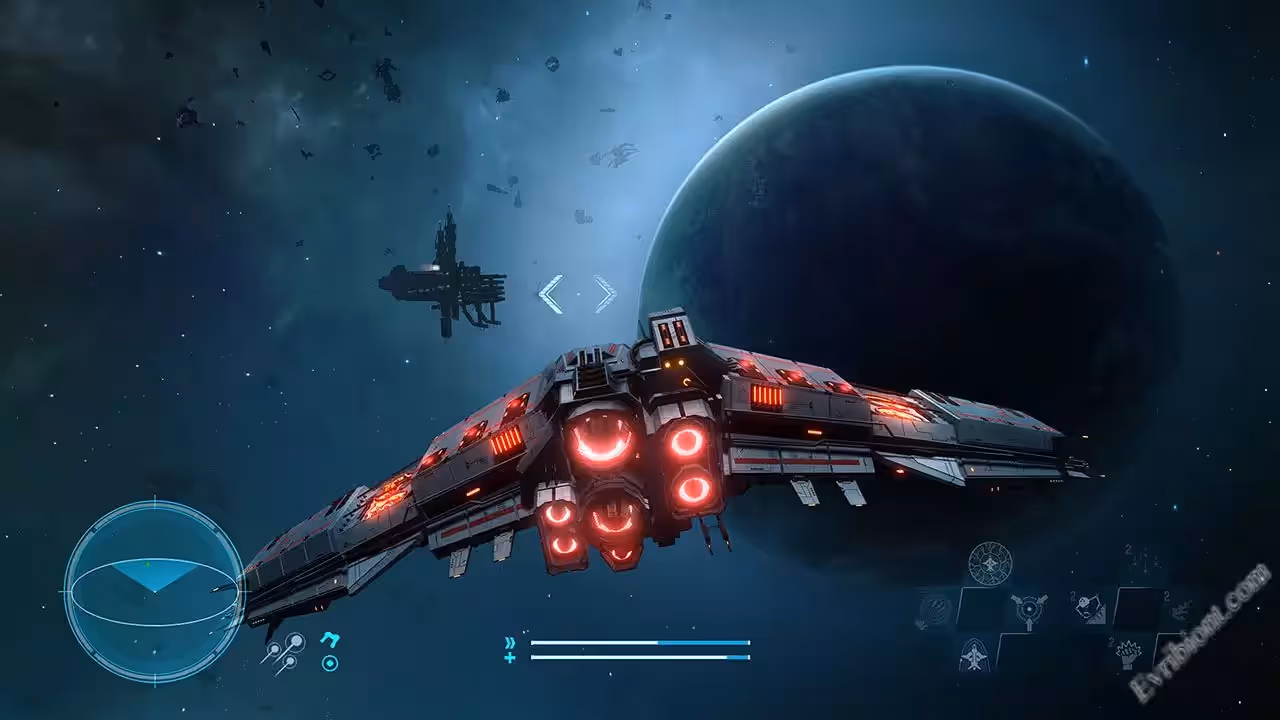Use the spiky burst fist ability
The image size is (1280, 720).
tap(1130, 654)
